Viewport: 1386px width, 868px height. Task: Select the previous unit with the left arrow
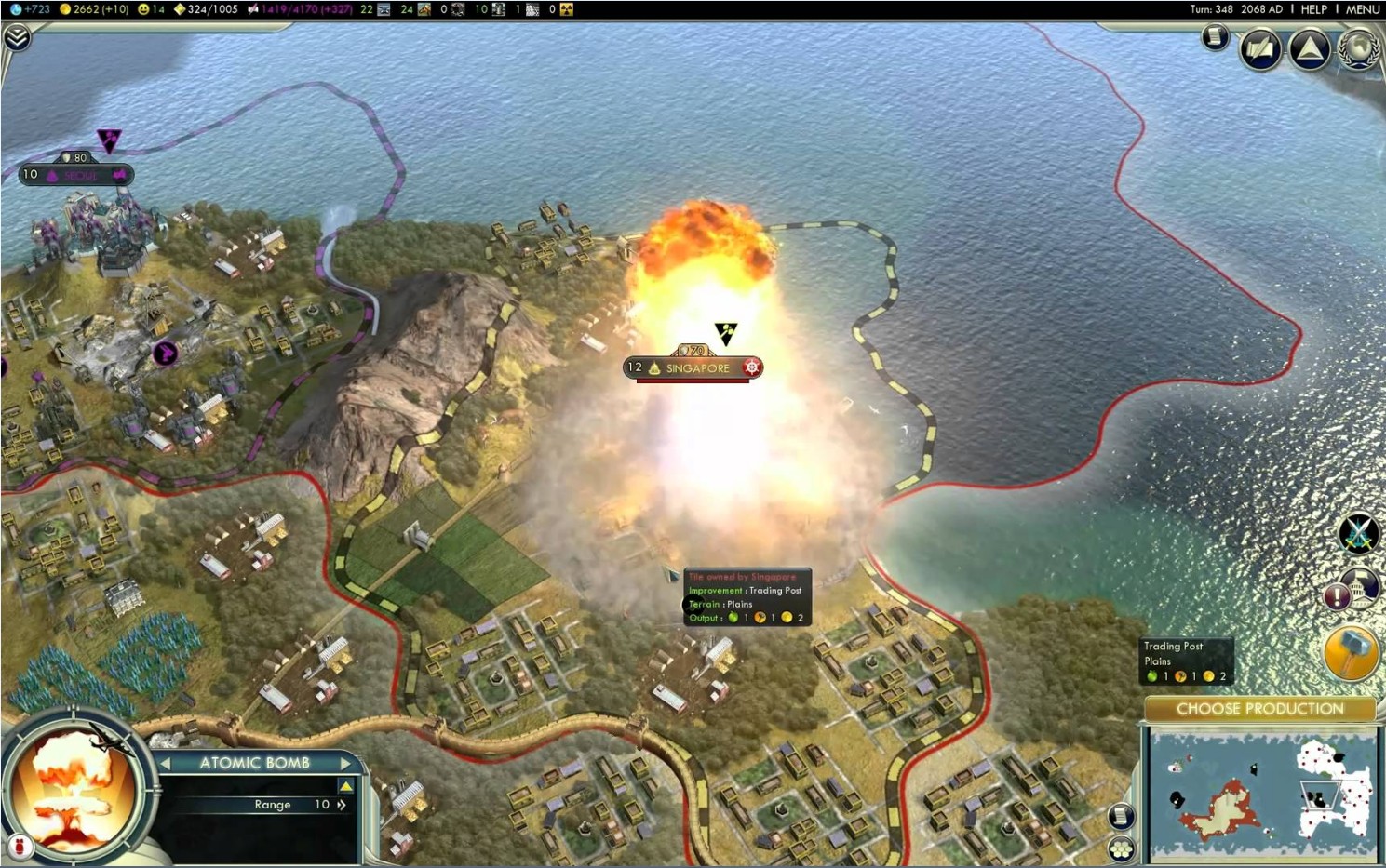click(166, 763)
